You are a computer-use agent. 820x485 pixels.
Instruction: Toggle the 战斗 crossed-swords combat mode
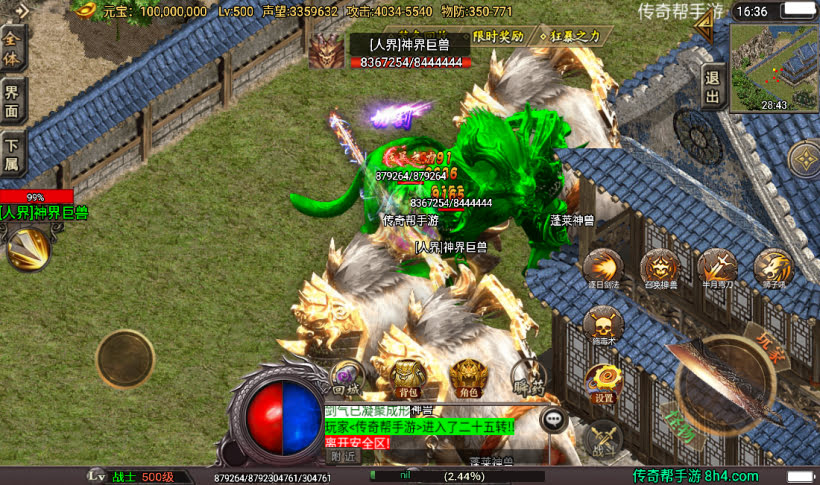coord(603,437)
